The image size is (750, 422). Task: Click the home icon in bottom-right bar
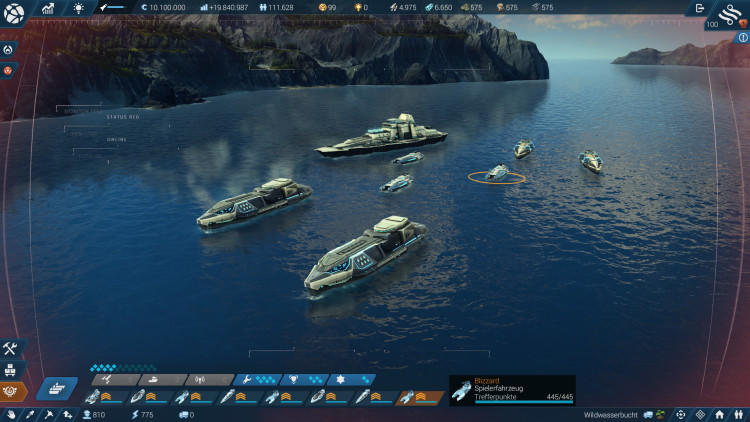718,414
